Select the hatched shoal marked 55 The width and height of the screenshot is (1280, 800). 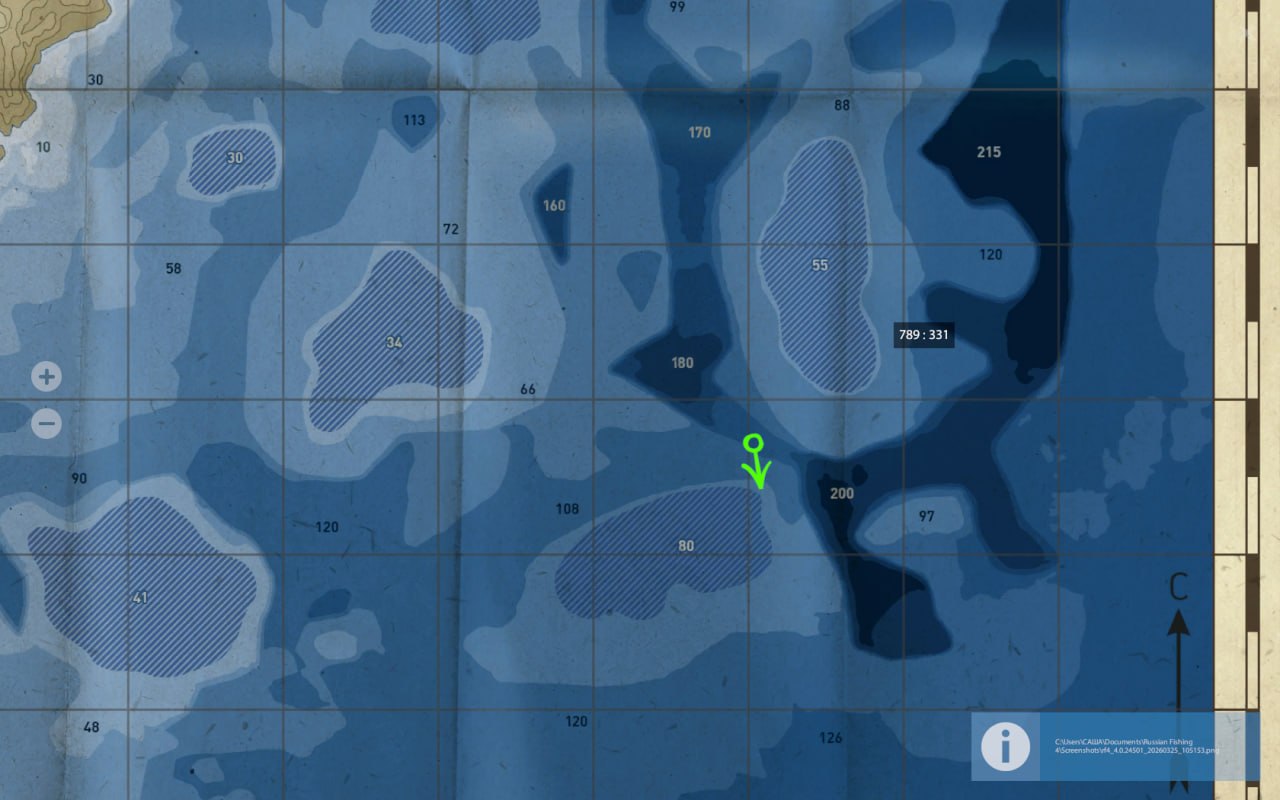tap(820, 265)
